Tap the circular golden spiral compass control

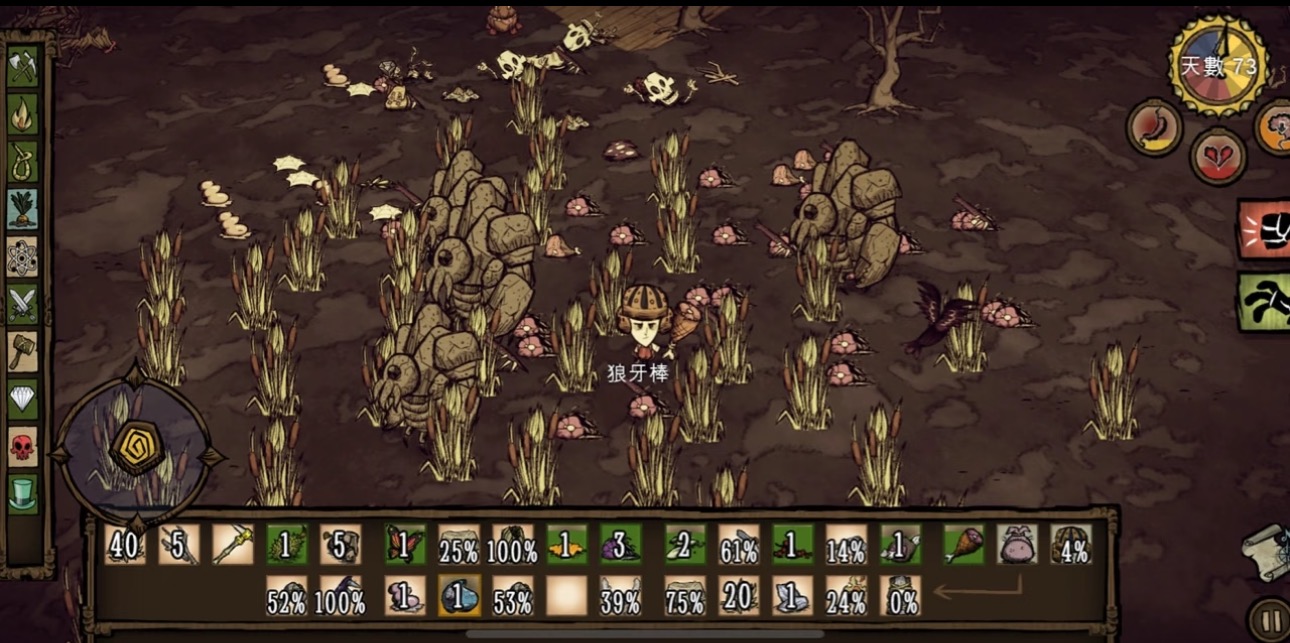pyautogui.click(x=136, y=449)
